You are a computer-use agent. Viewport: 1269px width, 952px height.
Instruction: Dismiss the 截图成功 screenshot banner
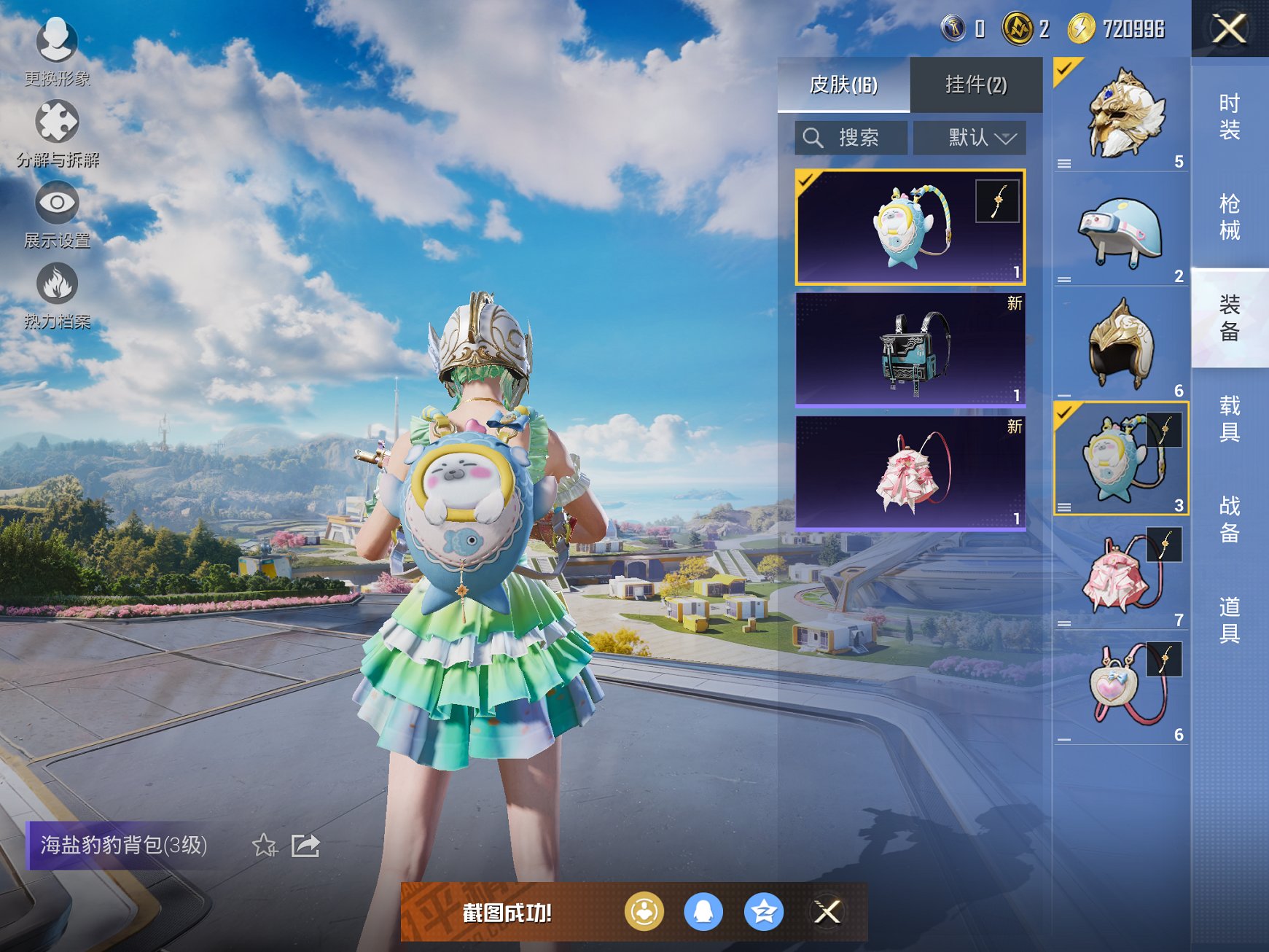(827, 912)
